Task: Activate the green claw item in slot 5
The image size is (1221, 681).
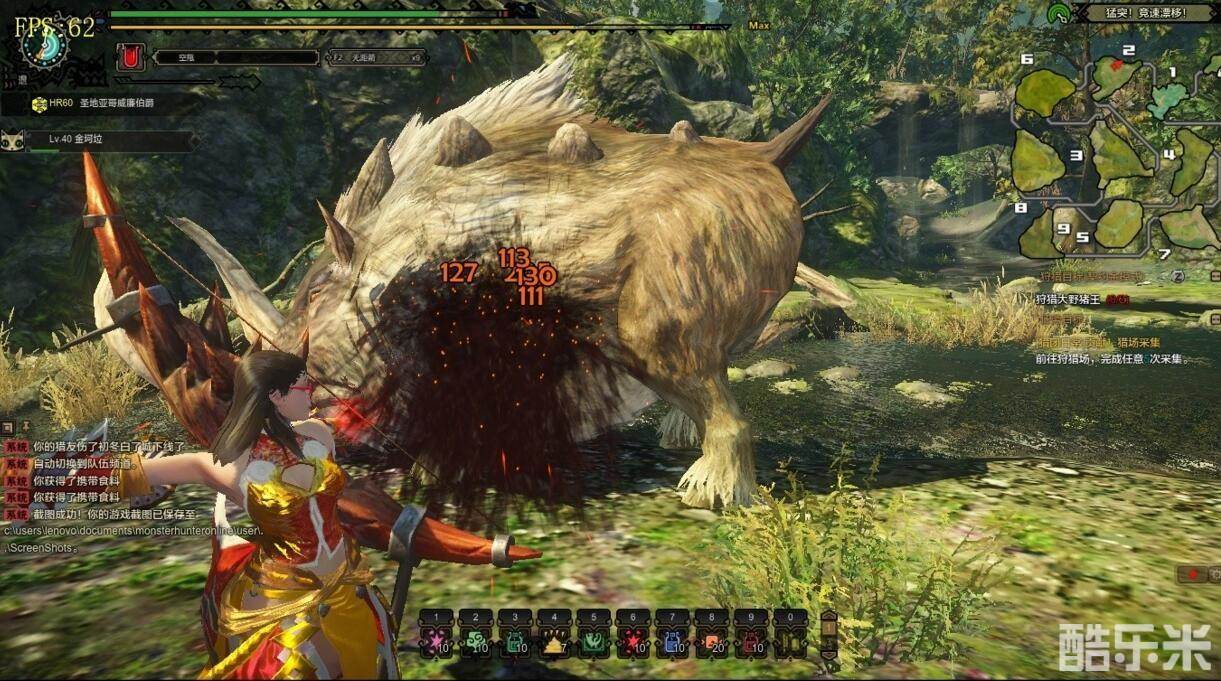Action: 593,641
